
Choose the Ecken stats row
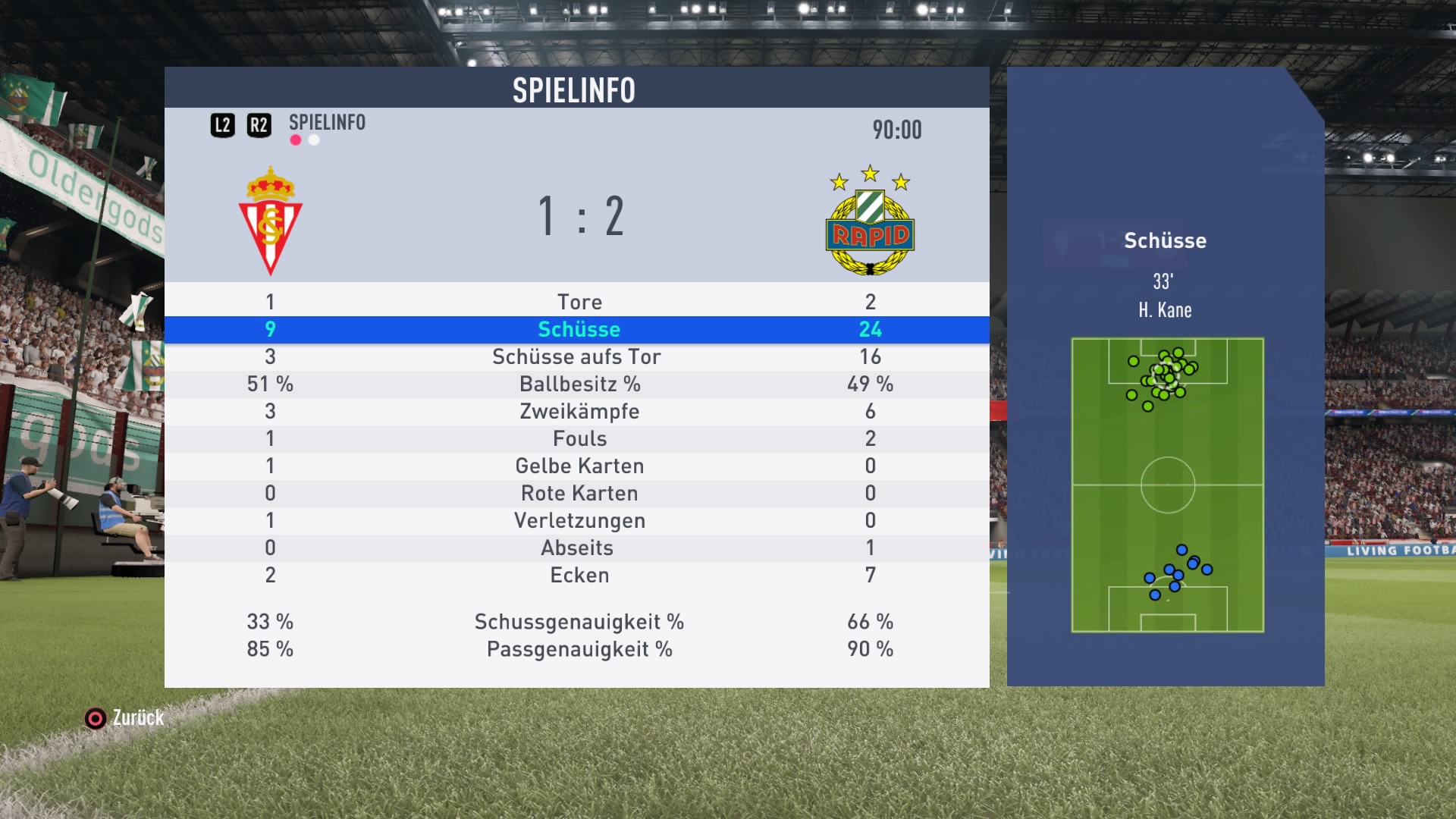point(579,575)
